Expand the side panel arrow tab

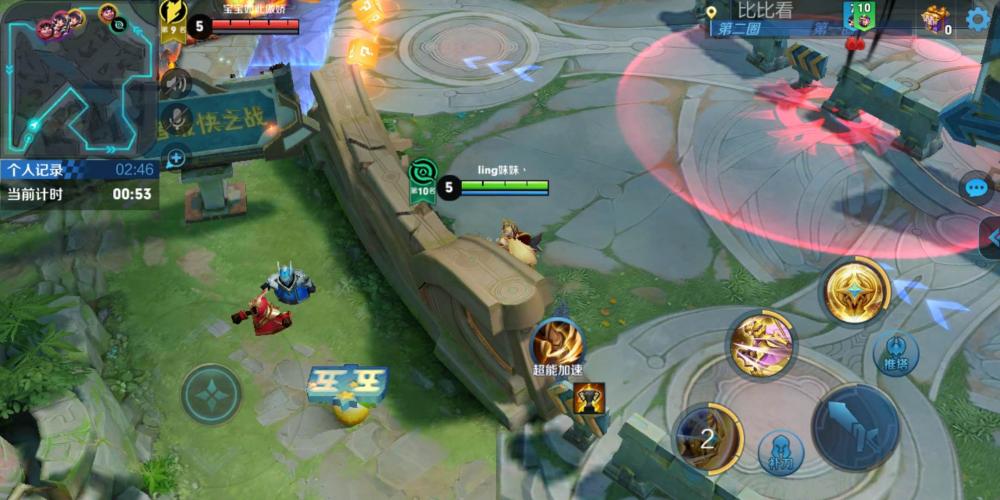coord(990,238)
